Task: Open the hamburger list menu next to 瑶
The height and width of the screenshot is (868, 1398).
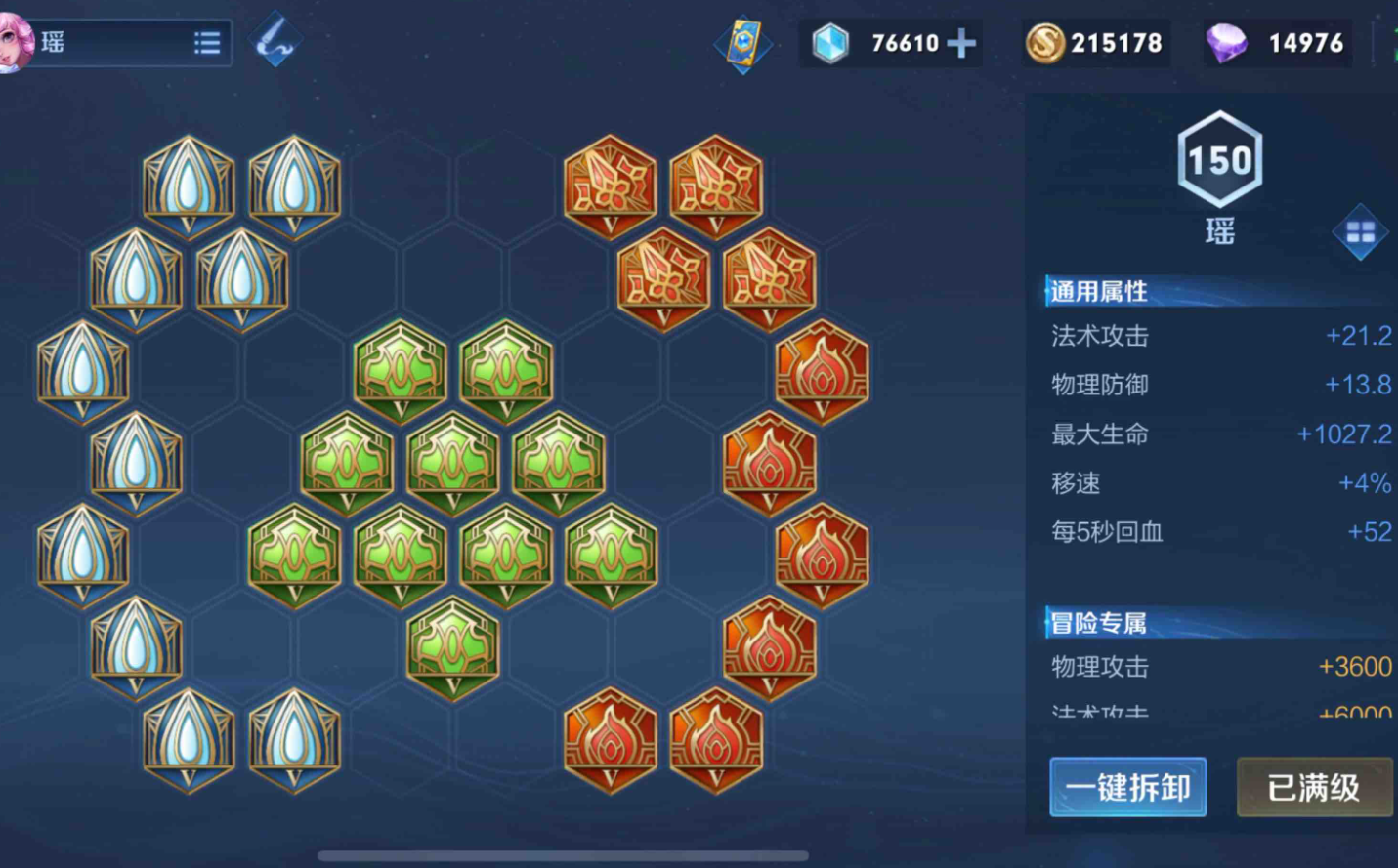Action: click(206, 42)
